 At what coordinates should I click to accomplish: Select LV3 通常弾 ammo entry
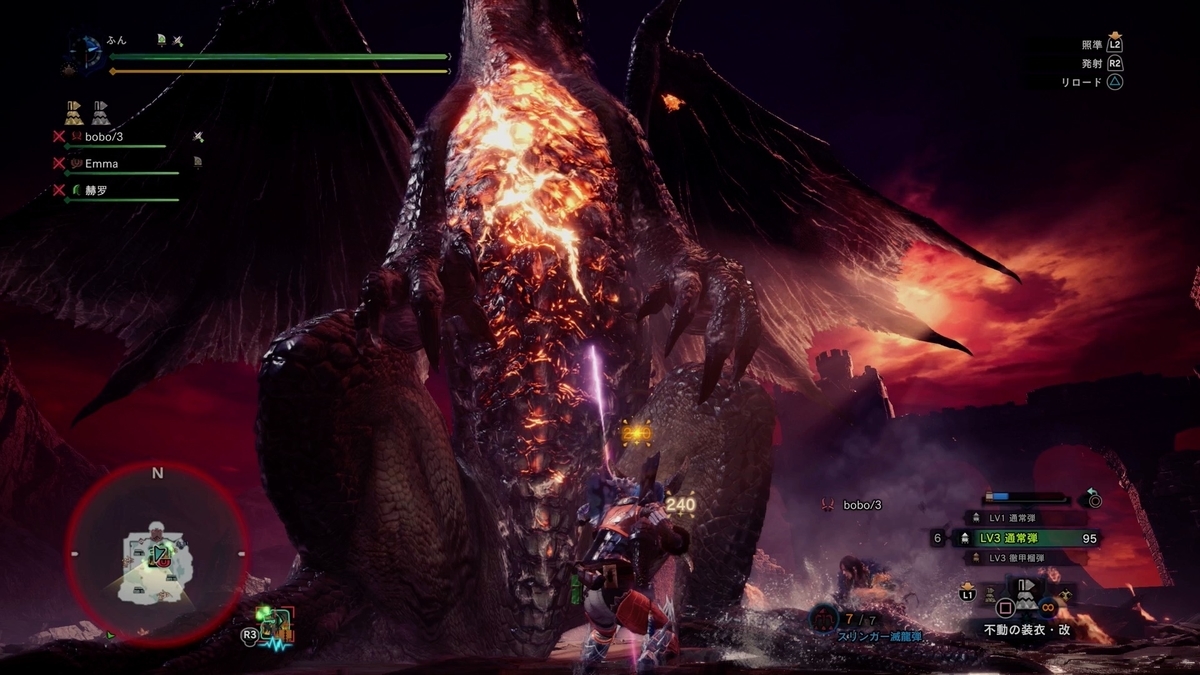(x=1030, y=538)
